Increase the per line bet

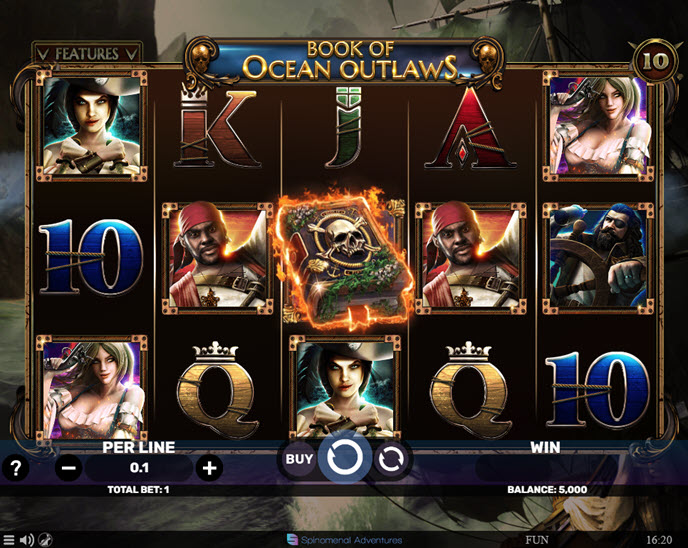point(209,467)
